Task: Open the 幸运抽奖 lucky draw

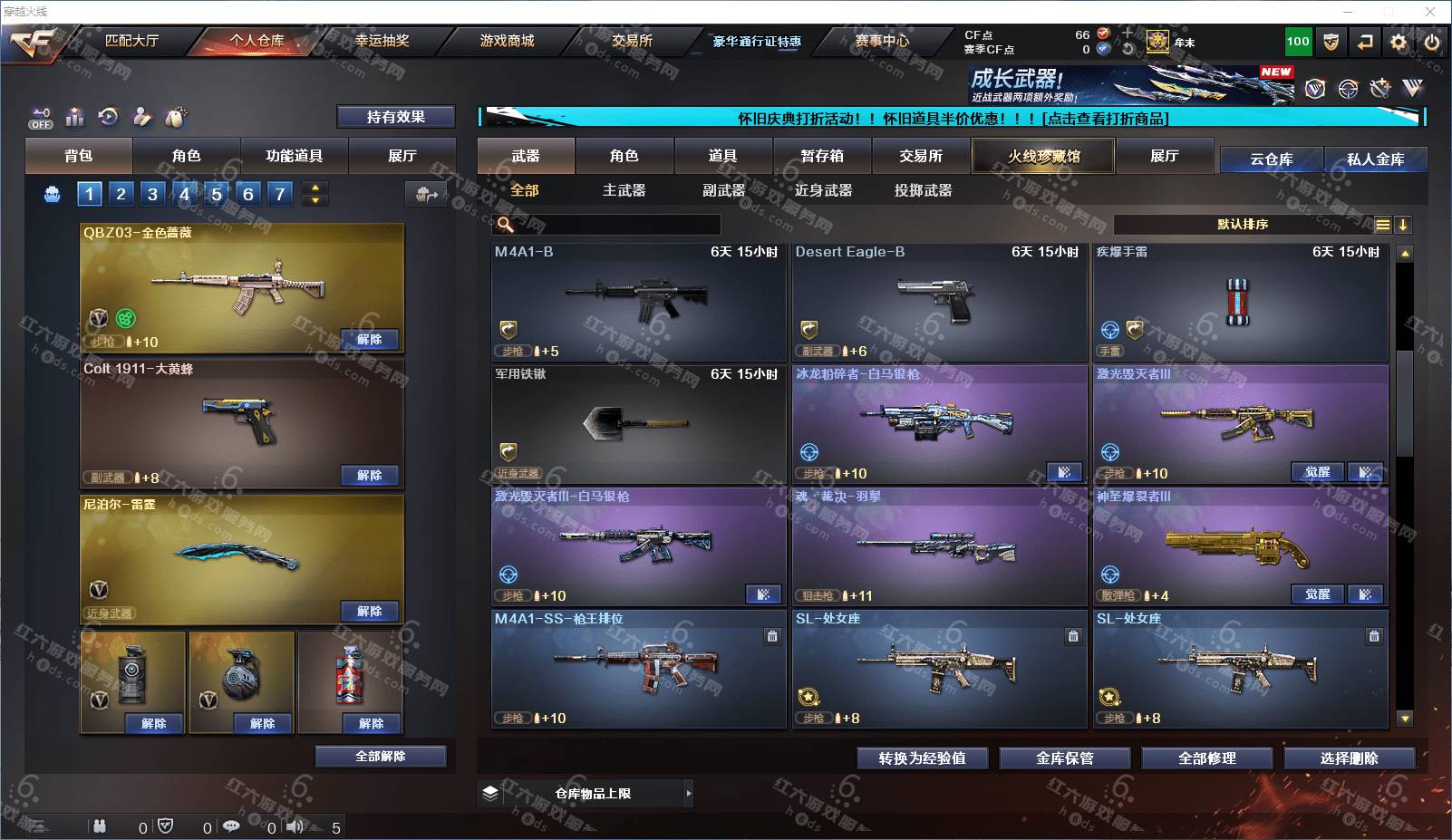Action: [382, 41]
